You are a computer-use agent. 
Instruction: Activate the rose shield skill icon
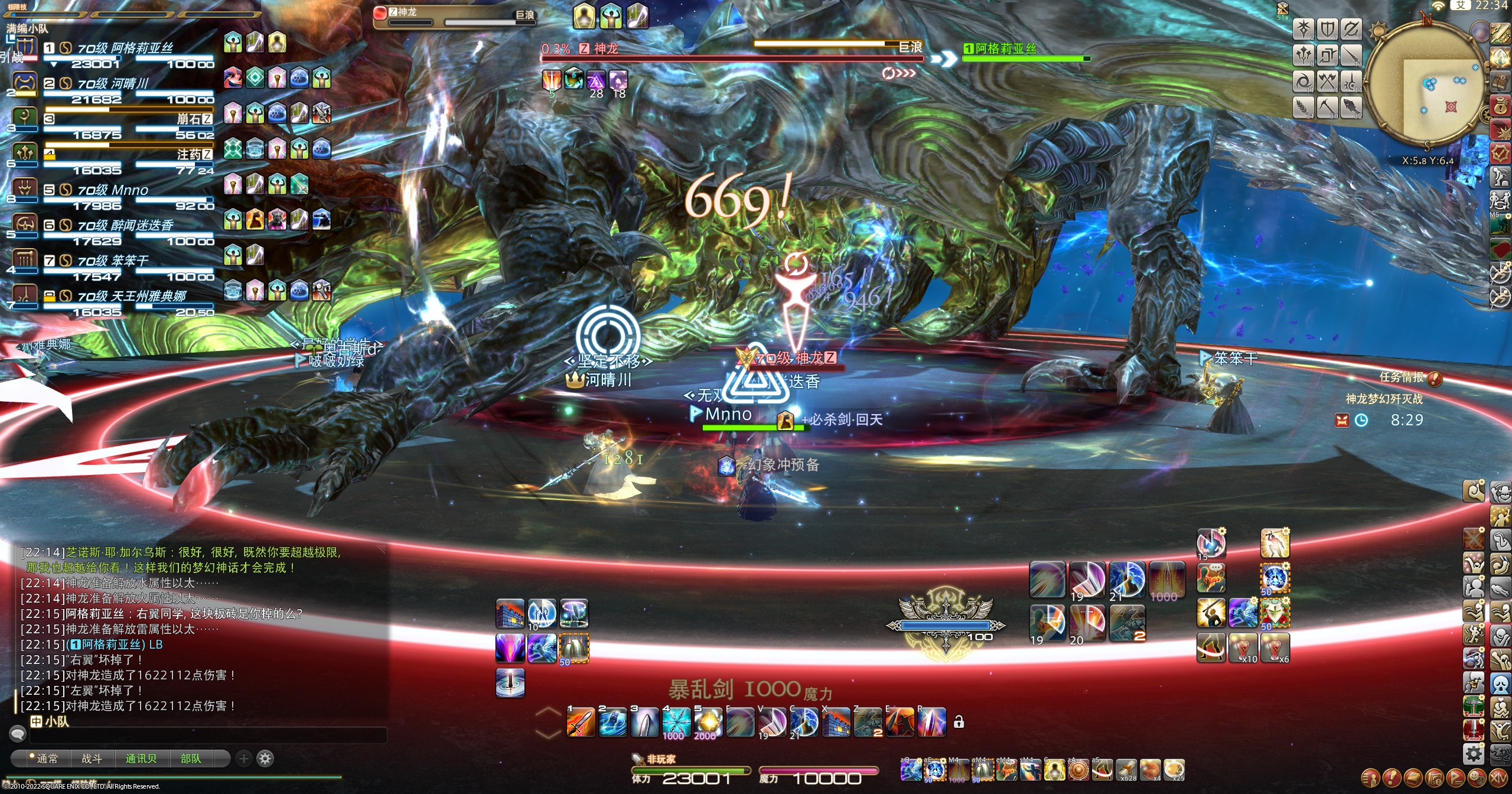click(x=1275, y=612)
